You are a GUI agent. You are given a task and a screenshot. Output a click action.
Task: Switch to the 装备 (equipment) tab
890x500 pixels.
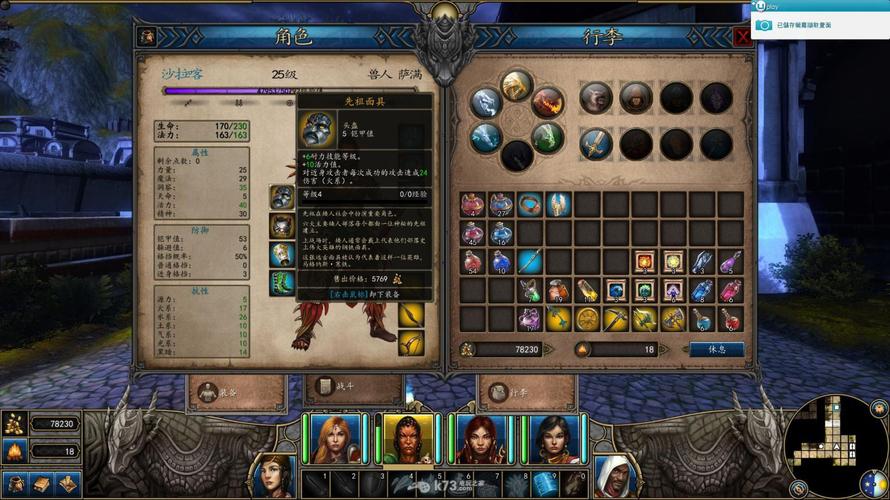[x=222, y=390]
